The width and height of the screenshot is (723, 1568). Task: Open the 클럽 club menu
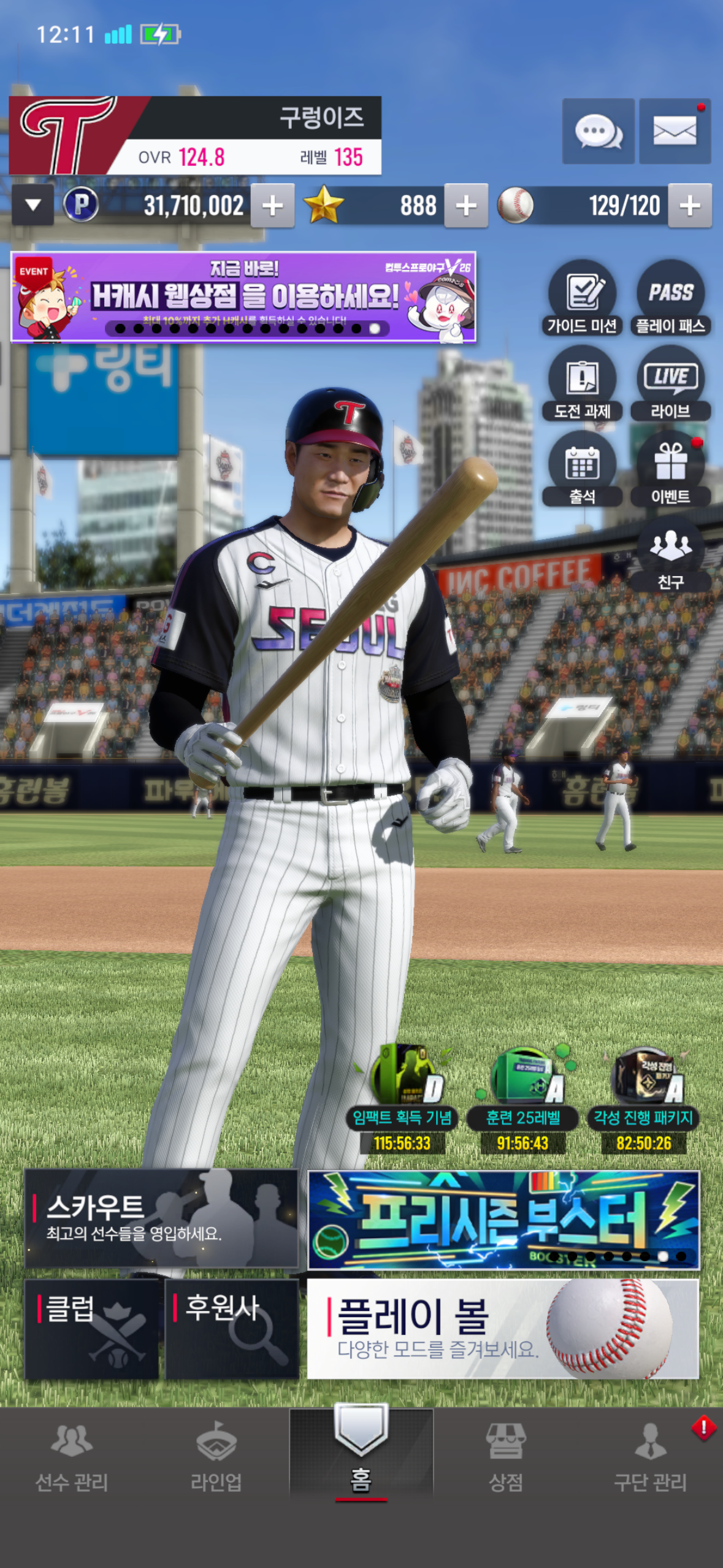92,1329
